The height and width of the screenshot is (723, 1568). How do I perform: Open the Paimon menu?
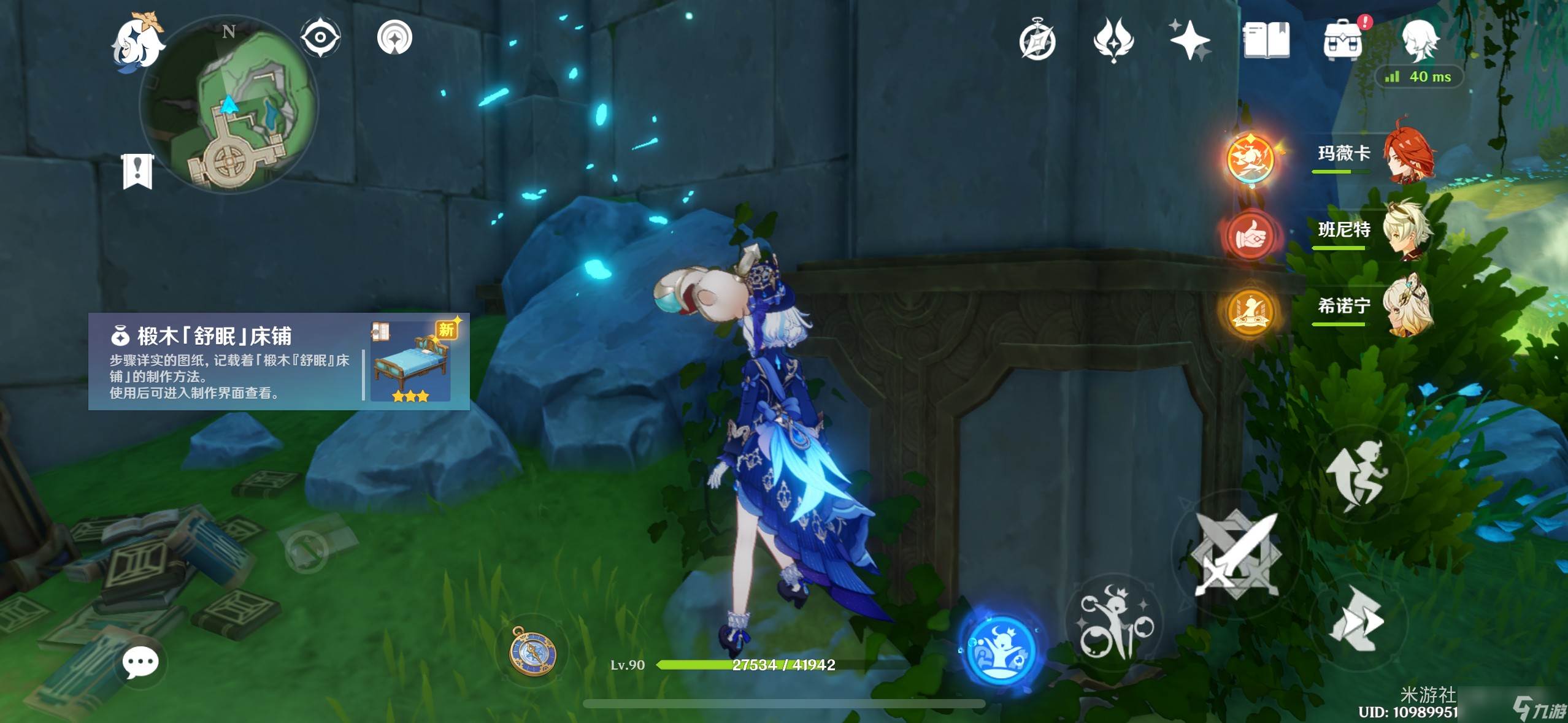[138, 42]
